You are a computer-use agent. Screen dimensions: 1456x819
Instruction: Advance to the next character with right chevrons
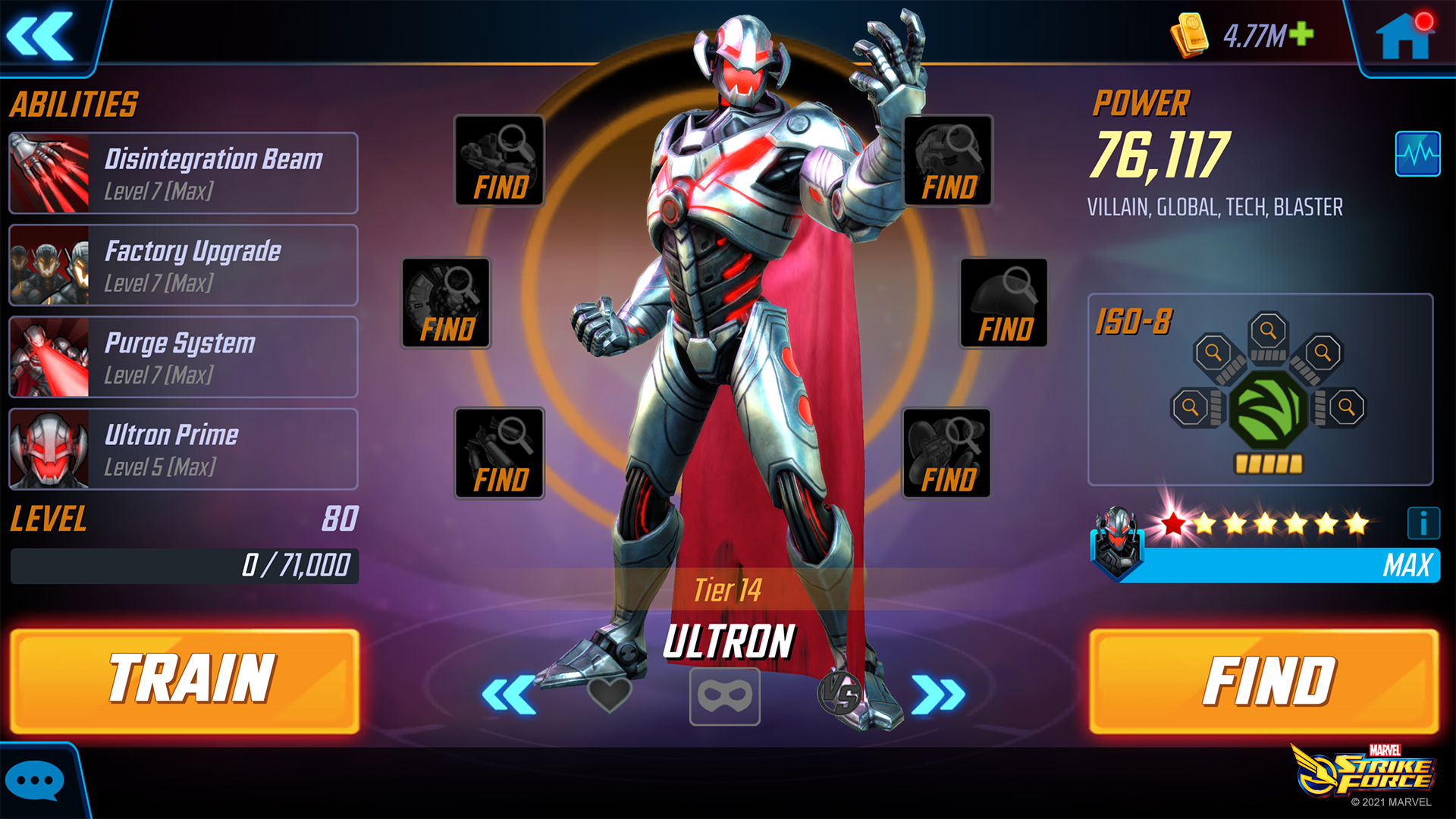[940, 695]
